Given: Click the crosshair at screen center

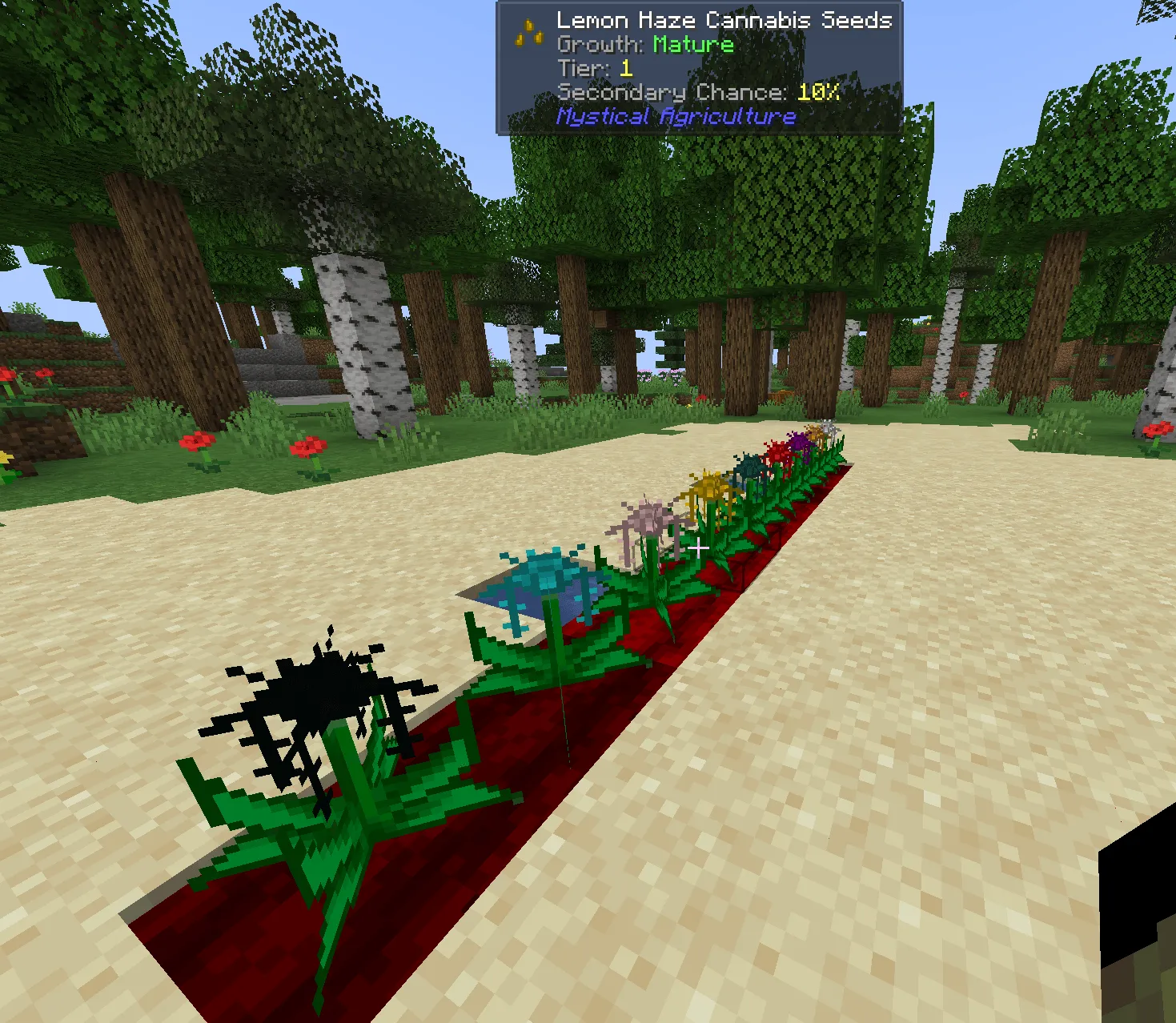Looking at the screenshot, I should point(700,548).
